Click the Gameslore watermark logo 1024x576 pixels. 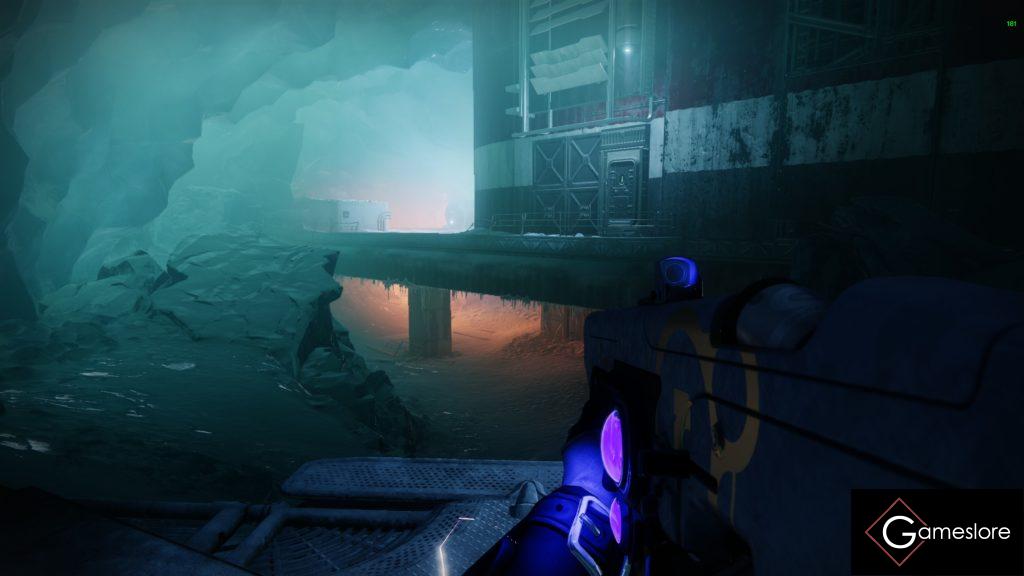pyautogui.click(x=937, y=532)
